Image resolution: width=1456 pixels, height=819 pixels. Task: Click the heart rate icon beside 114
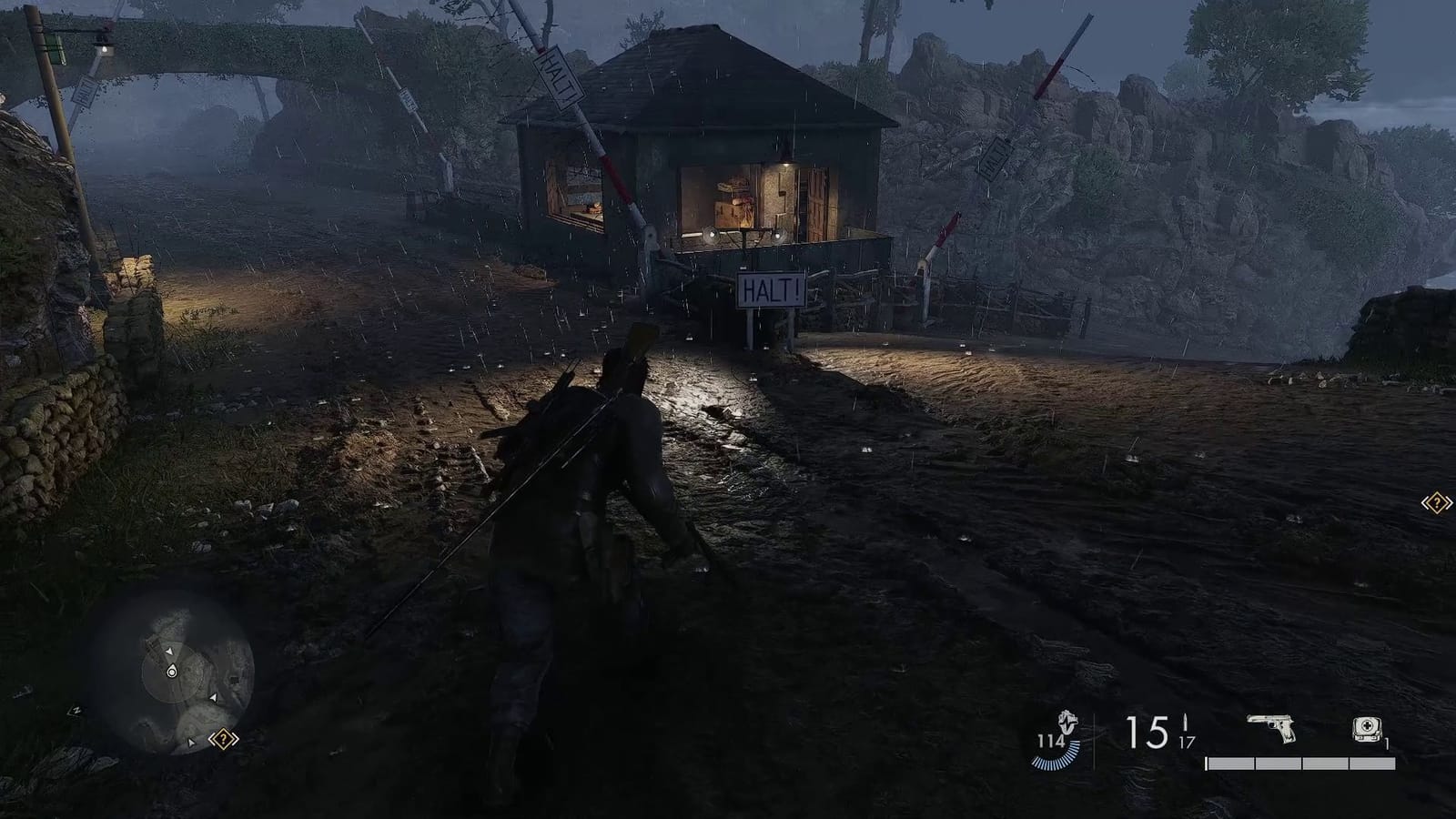pos(1067,722)
